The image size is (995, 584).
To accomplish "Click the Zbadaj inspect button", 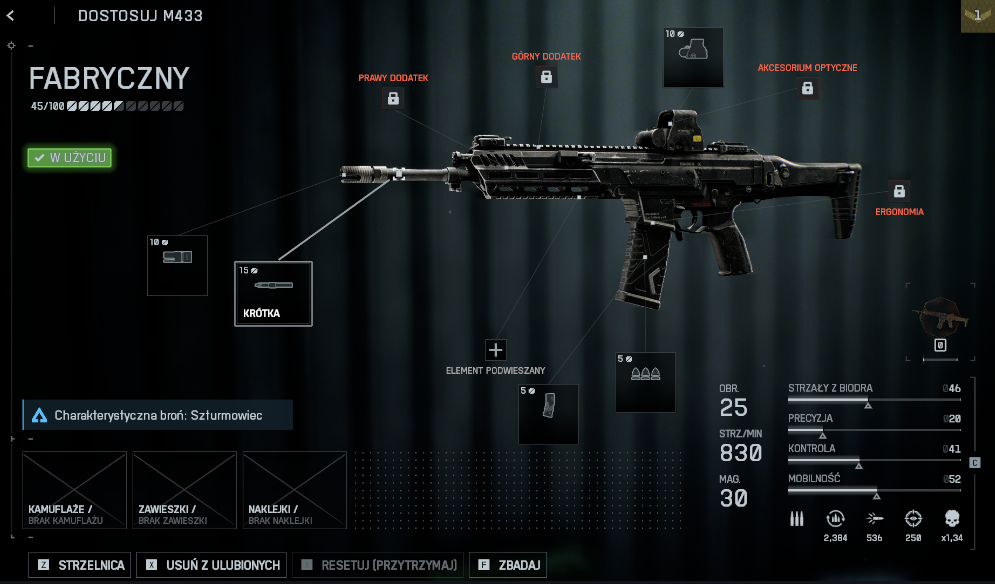I will click(508, 566).
